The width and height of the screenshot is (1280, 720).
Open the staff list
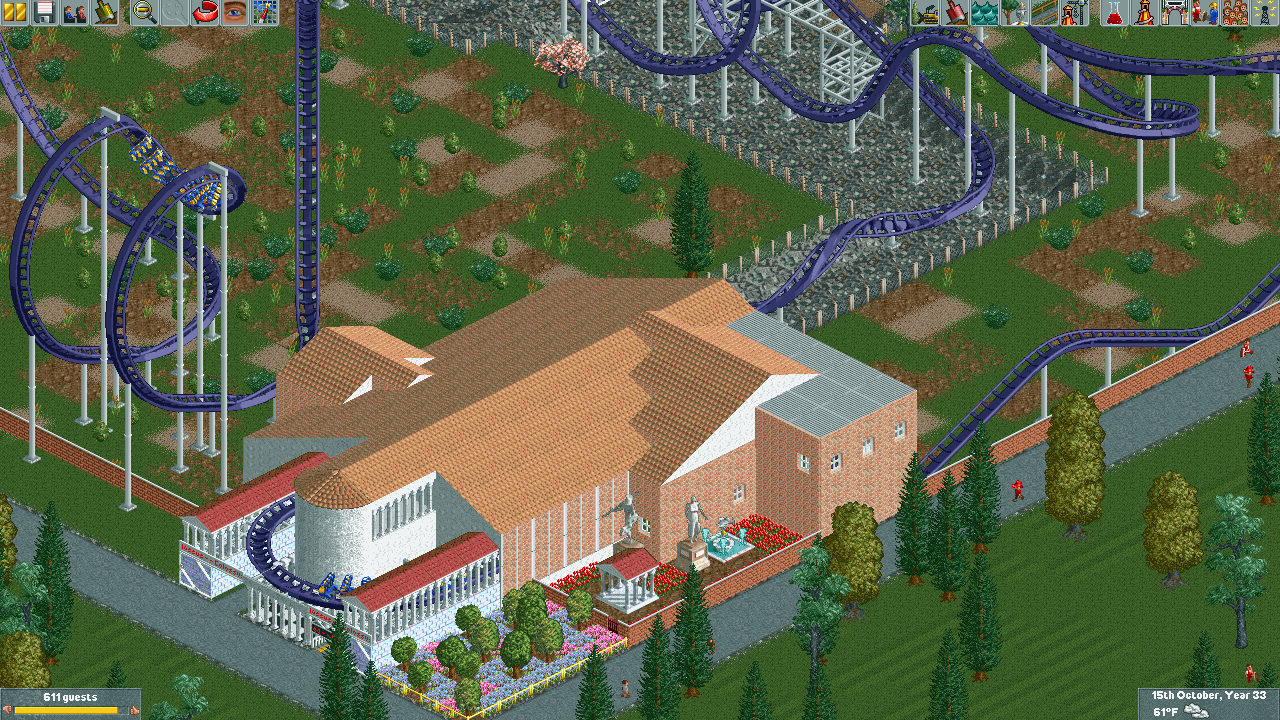1204,12
